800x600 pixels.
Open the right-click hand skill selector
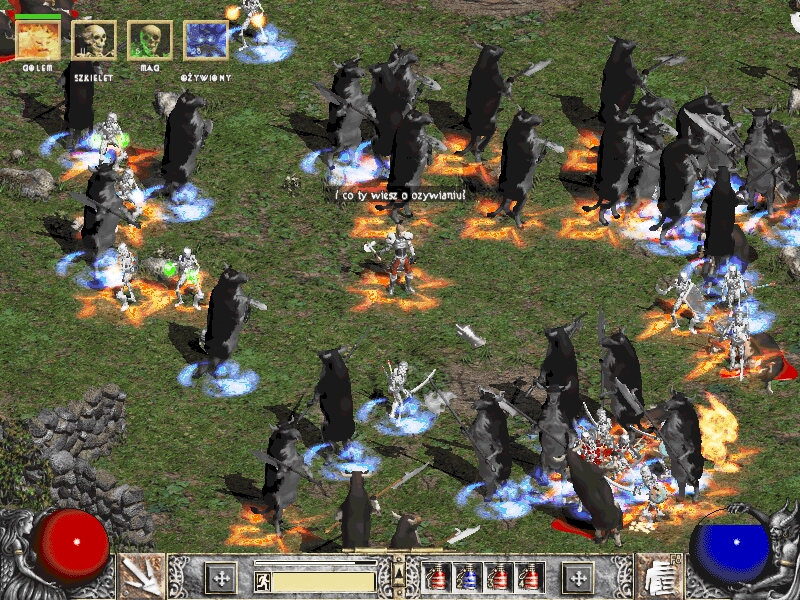pos(659,576)
